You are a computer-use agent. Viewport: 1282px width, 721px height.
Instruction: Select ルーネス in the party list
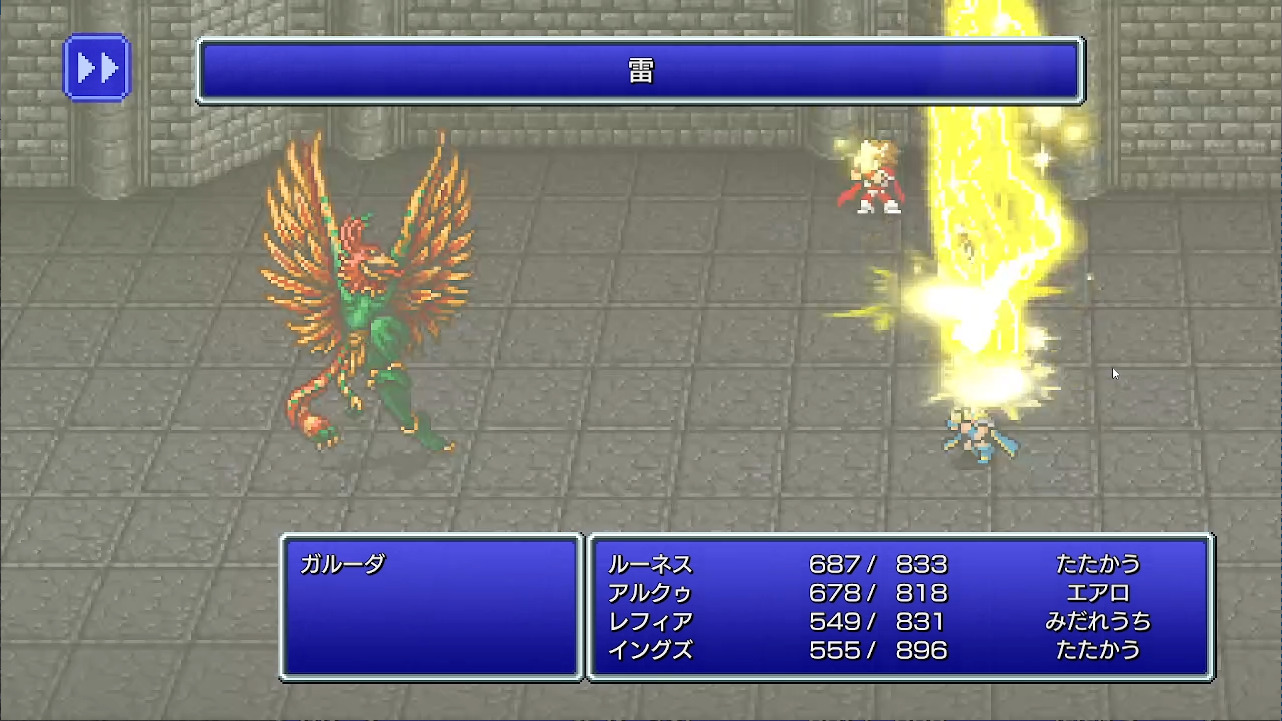click(x=650, y=565)
